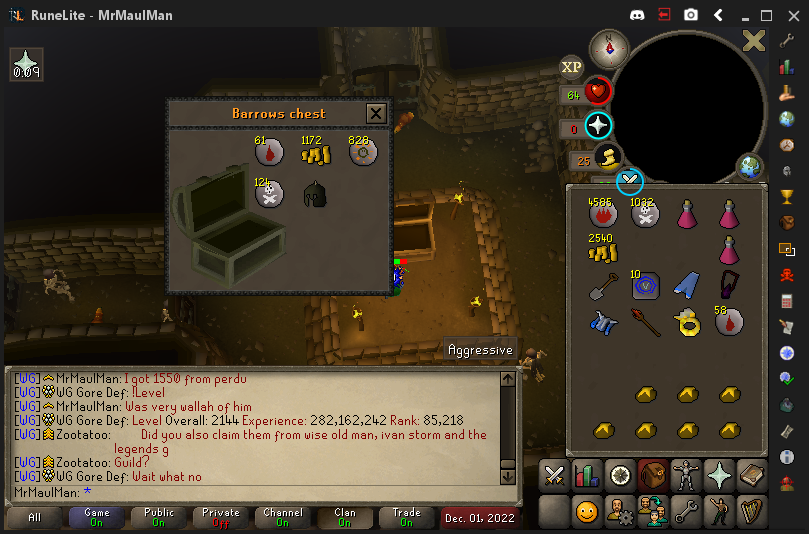
Task: Toggle the XP drops orb
Action: point(571,67)
